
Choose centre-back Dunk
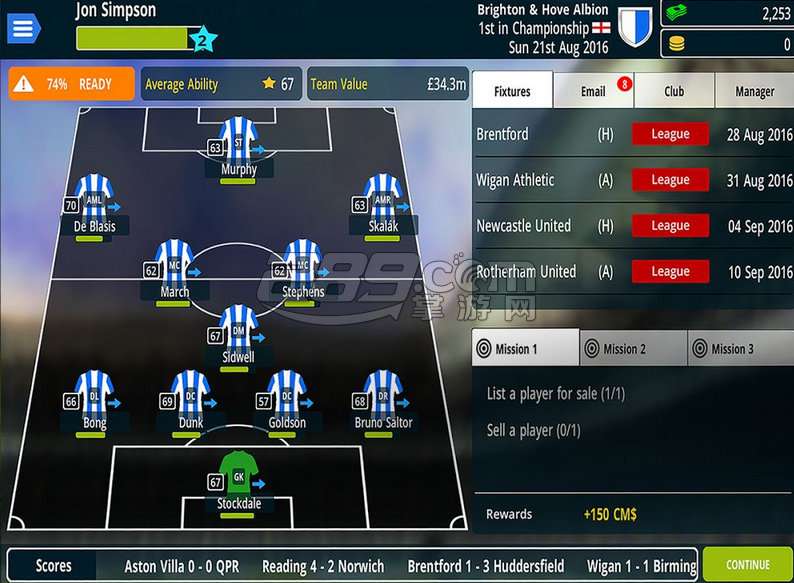click(x=190, y=395)
